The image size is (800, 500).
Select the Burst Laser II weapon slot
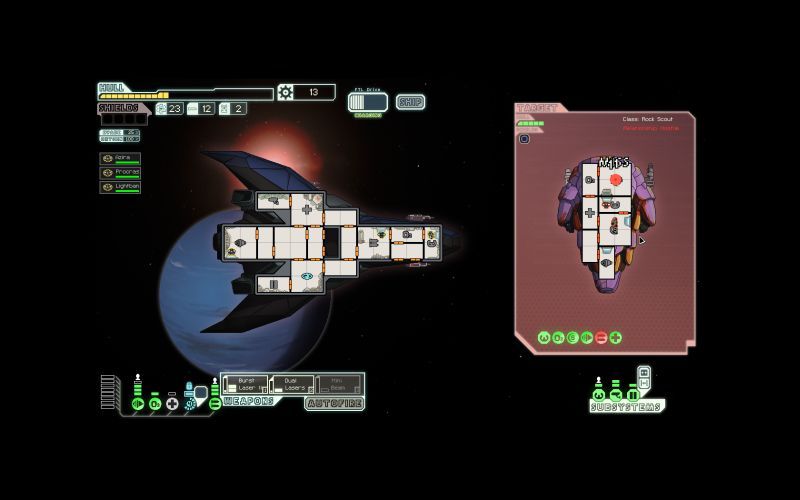tap(245, 384)
